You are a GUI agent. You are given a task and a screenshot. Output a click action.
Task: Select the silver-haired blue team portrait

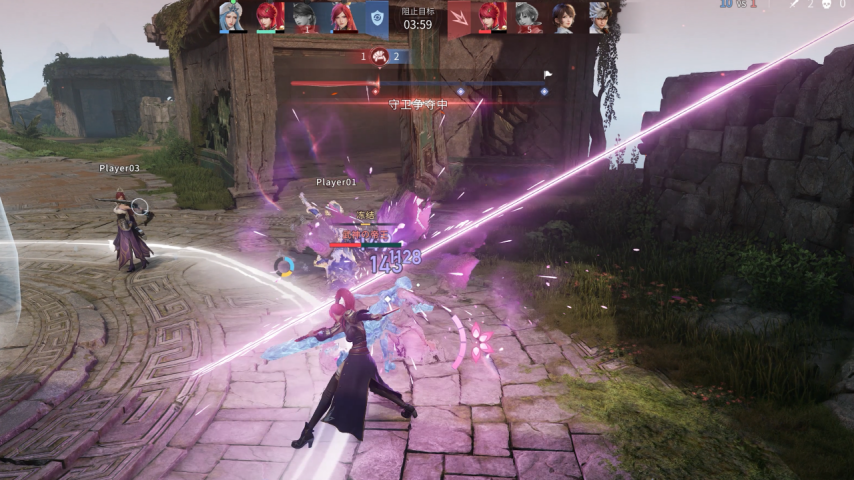click(232, 17)
